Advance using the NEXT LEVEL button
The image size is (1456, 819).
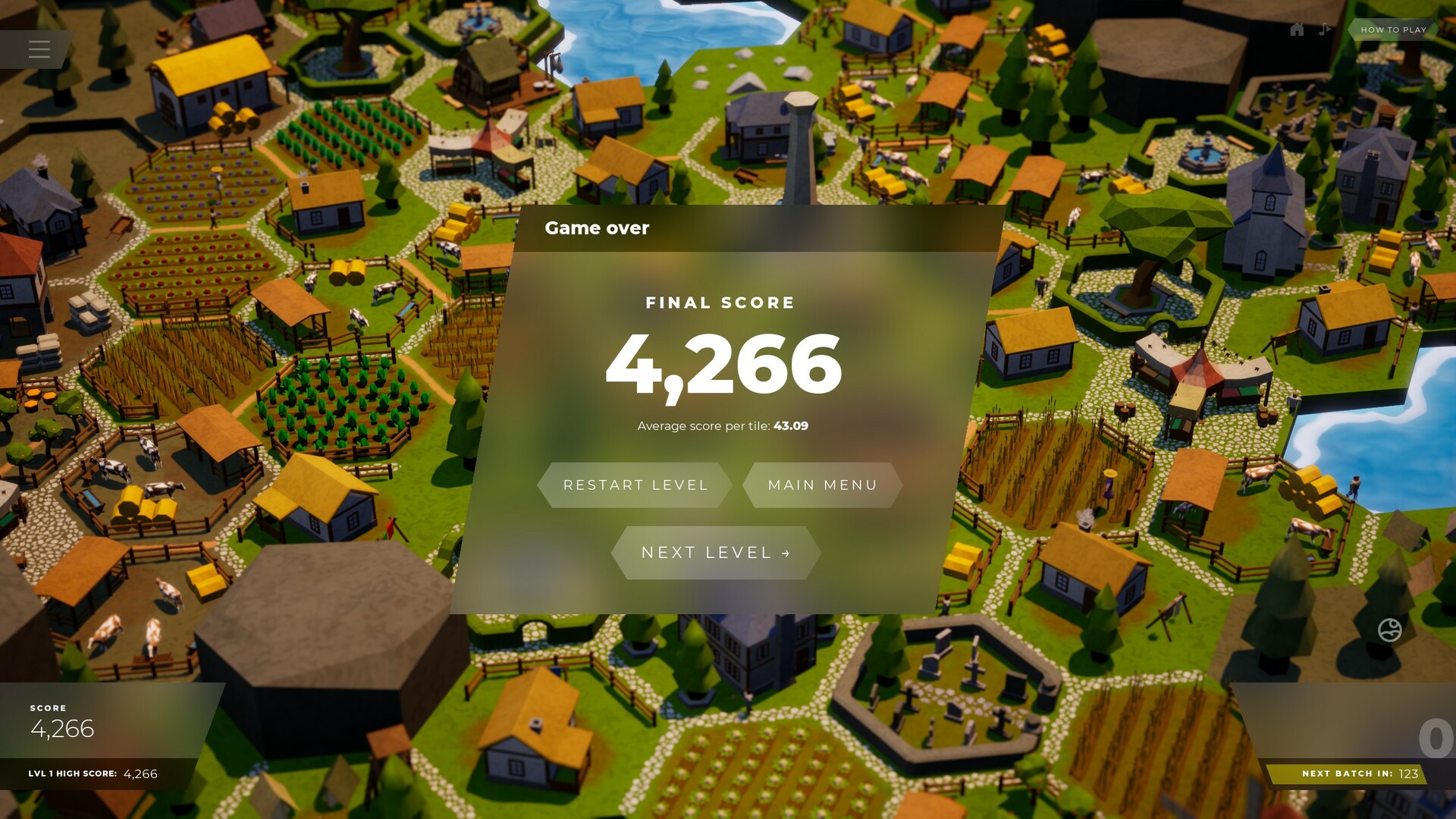[716, 552]
